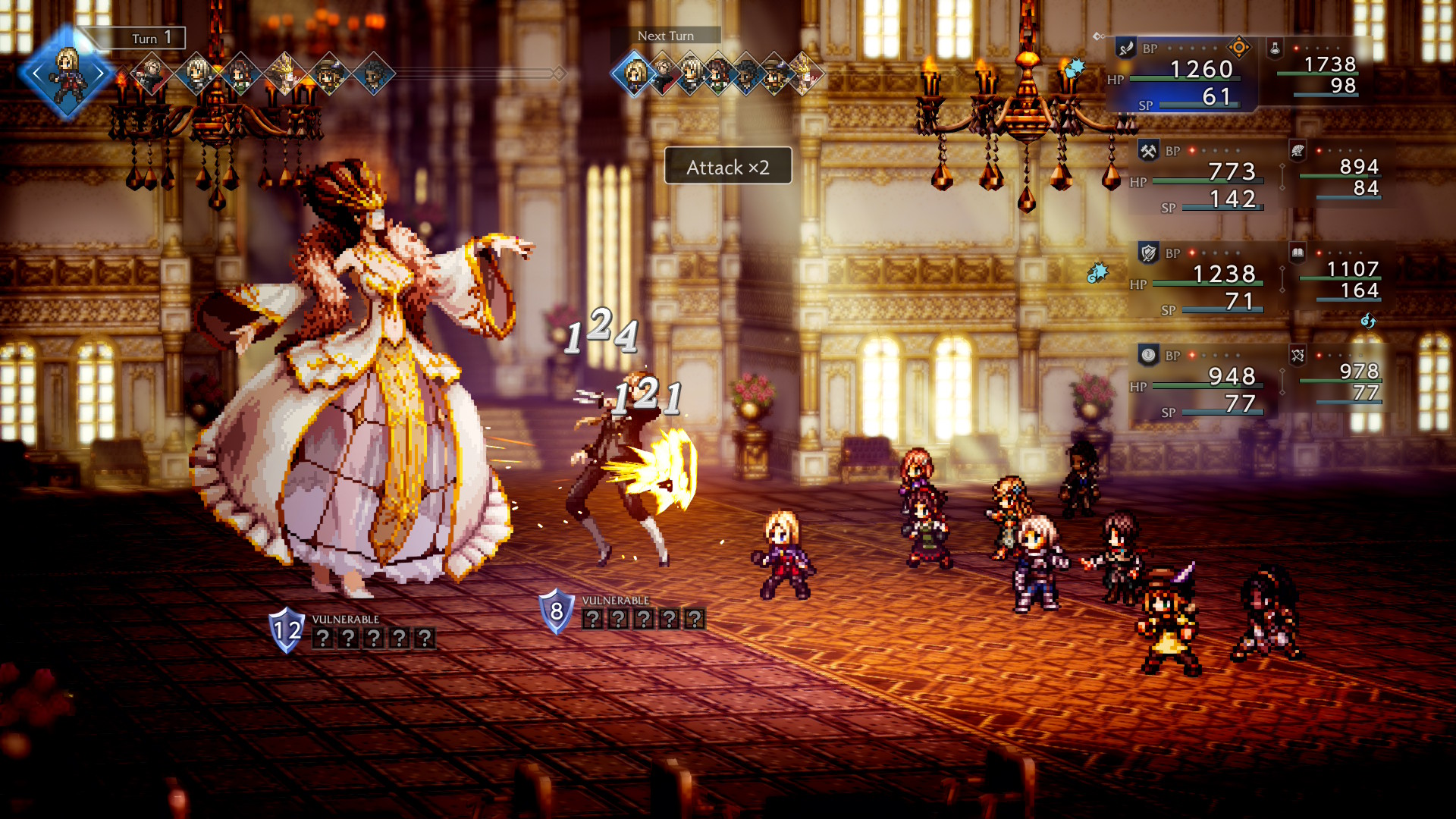Select the thief's dagger job icon
Screen dimensions: 1456x819
point(1126,49)
